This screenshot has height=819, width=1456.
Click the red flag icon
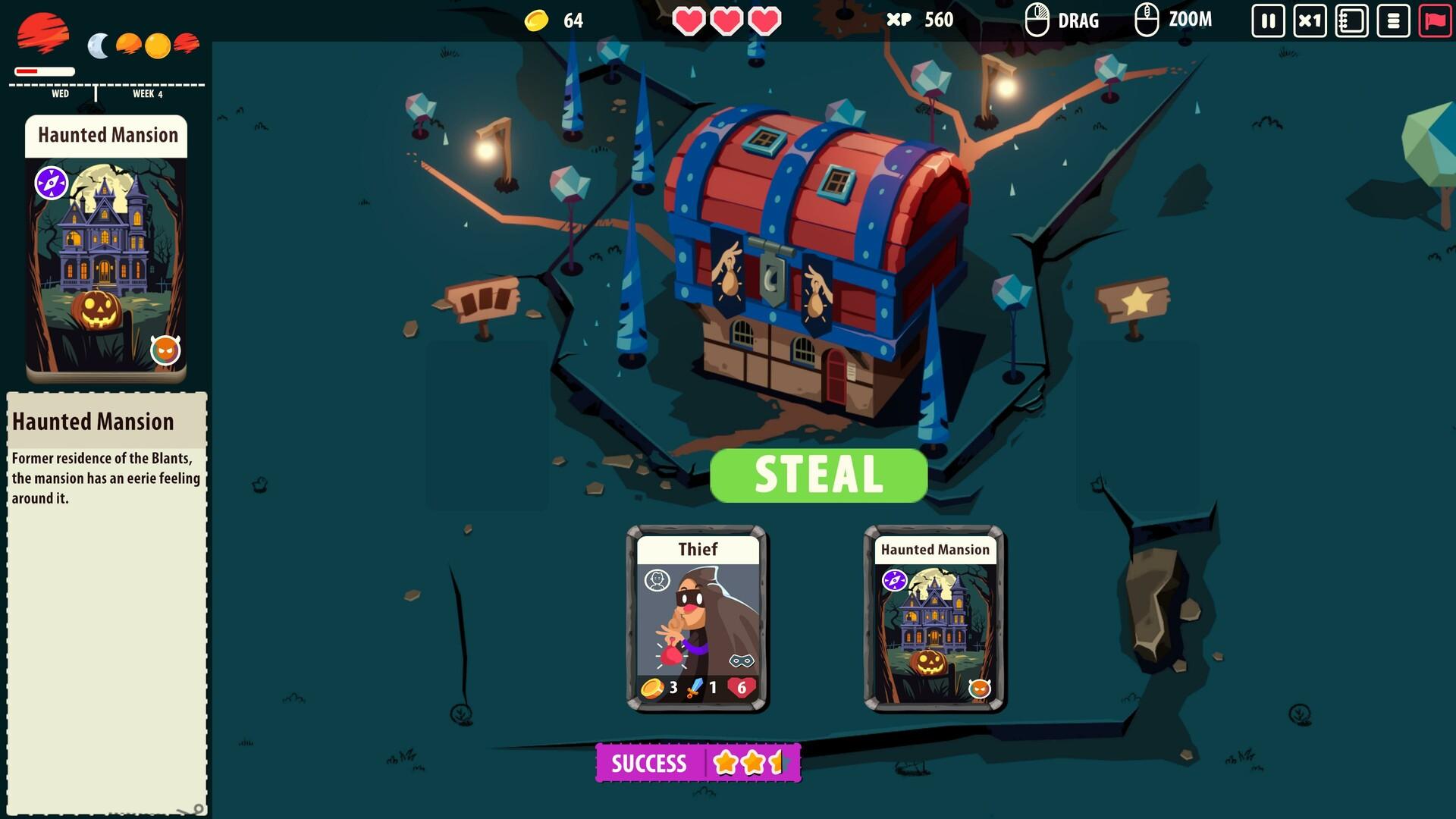pos(1435,20)
